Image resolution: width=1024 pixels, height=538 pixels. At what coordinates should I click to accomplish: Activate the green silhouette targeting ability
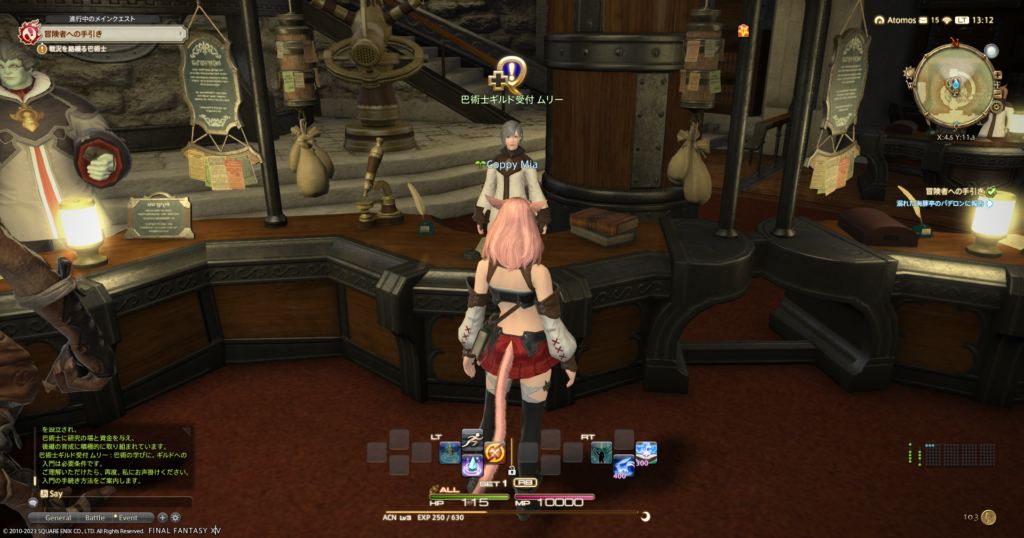pos(601,452)
